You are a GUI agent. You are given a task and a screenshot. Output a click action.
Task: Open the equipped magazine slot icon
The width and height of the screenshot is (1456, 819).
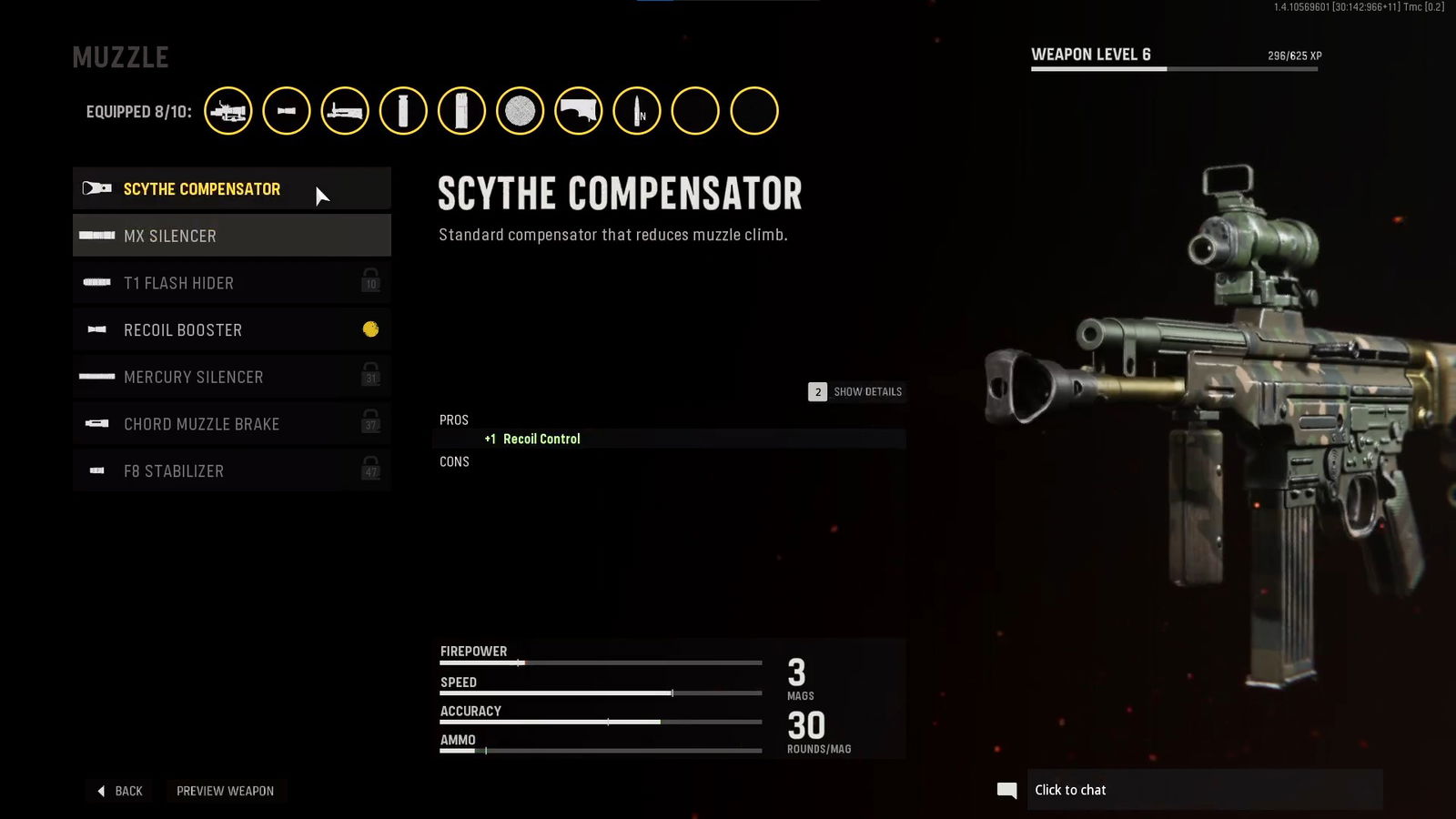click(x=461, y=111)
